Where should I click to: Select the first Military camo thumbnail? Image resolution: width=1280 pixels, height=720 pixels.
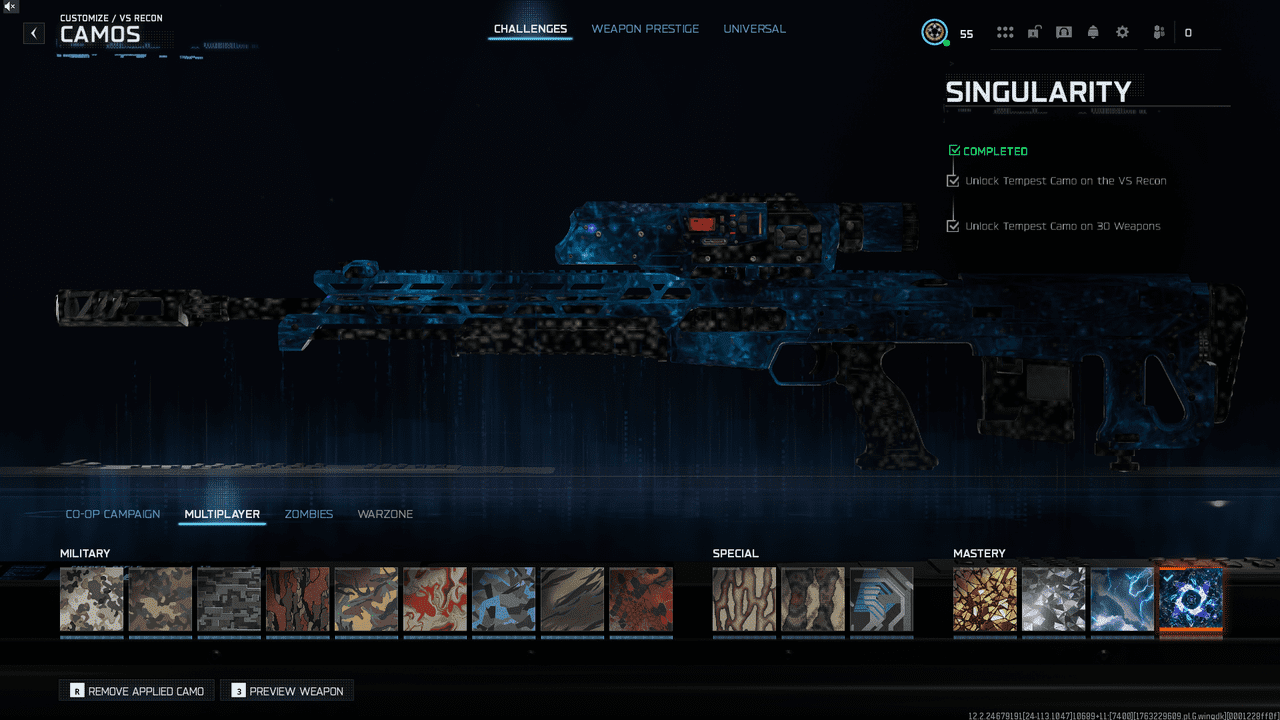pos(91,598)
